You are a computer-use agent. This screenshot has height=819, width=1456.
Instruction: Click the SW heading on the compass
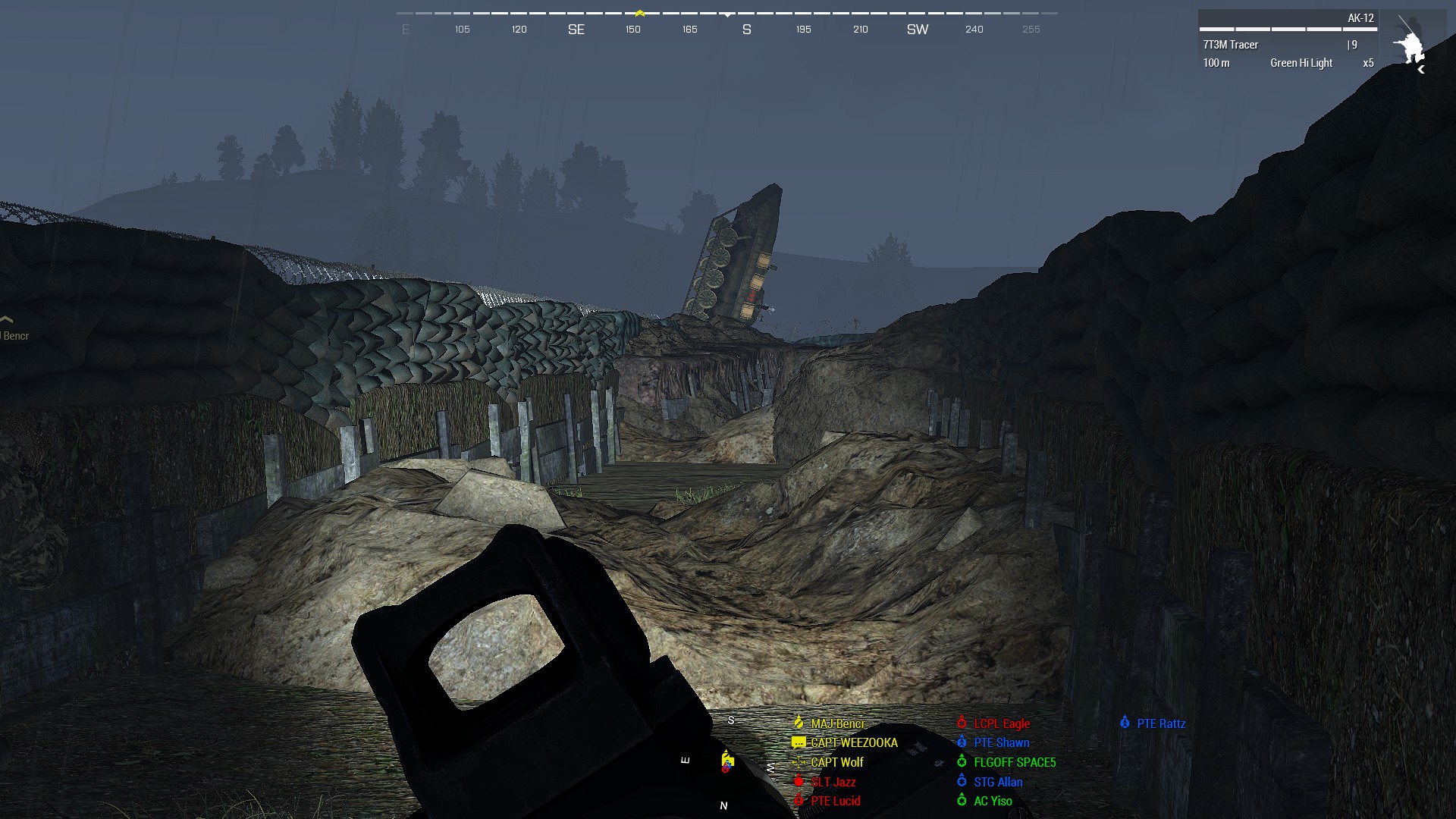(x=916, y=29)
